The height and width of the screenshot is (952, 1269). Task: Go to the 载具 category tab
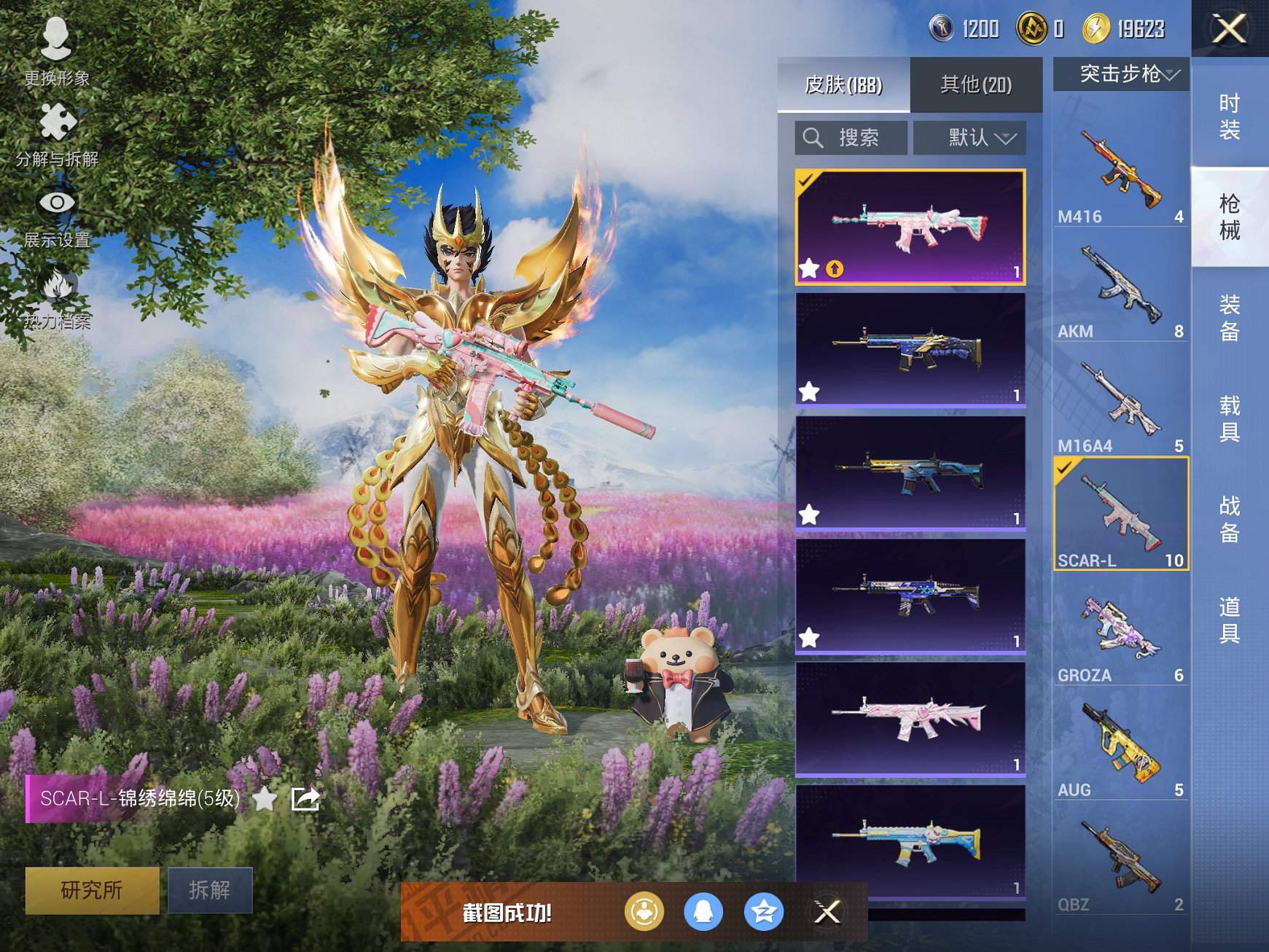[1230, 418]
